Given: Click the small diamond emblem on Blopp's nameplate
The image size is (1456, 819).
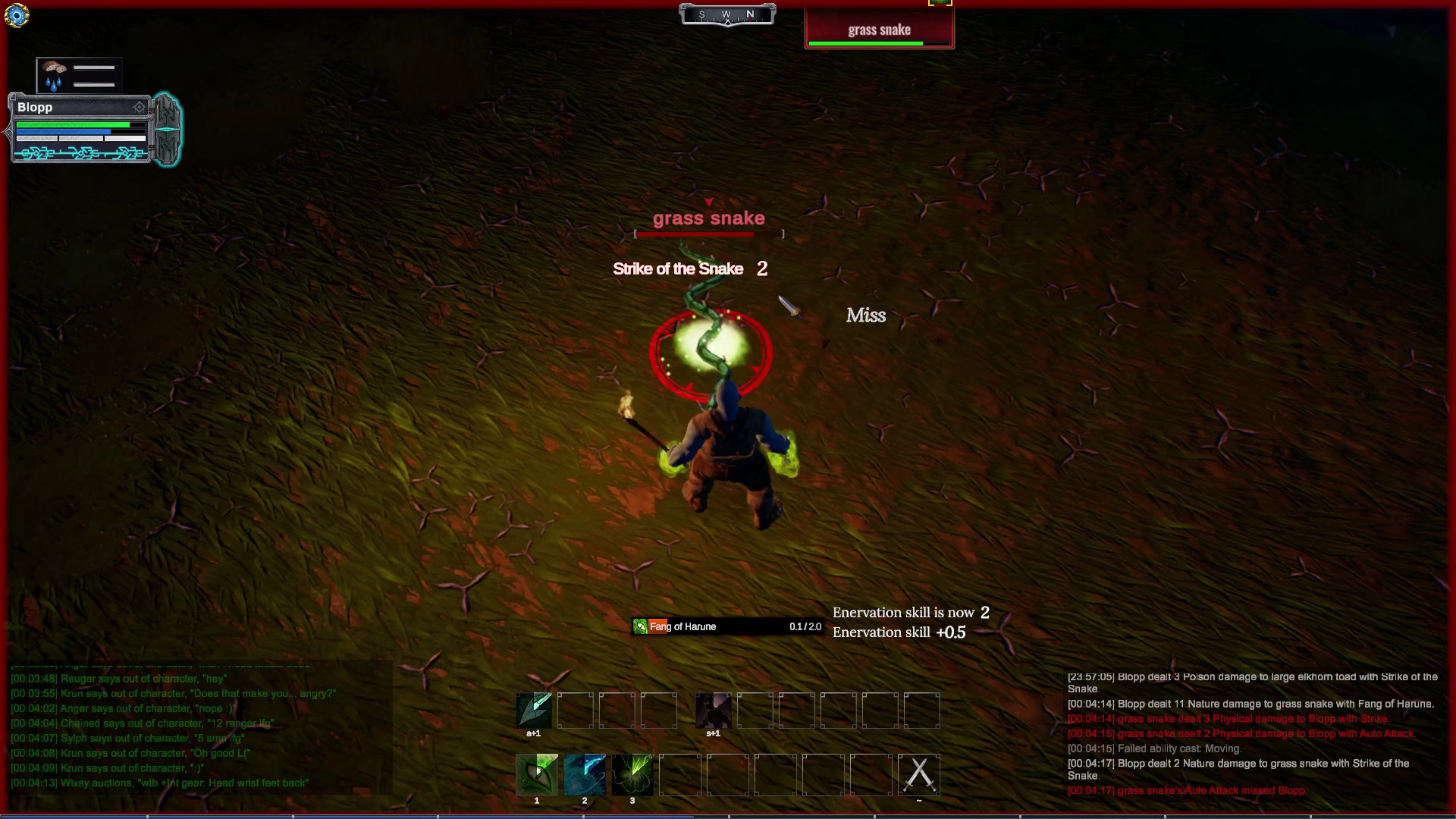Looking at the screenshot, I should [139, 108].
